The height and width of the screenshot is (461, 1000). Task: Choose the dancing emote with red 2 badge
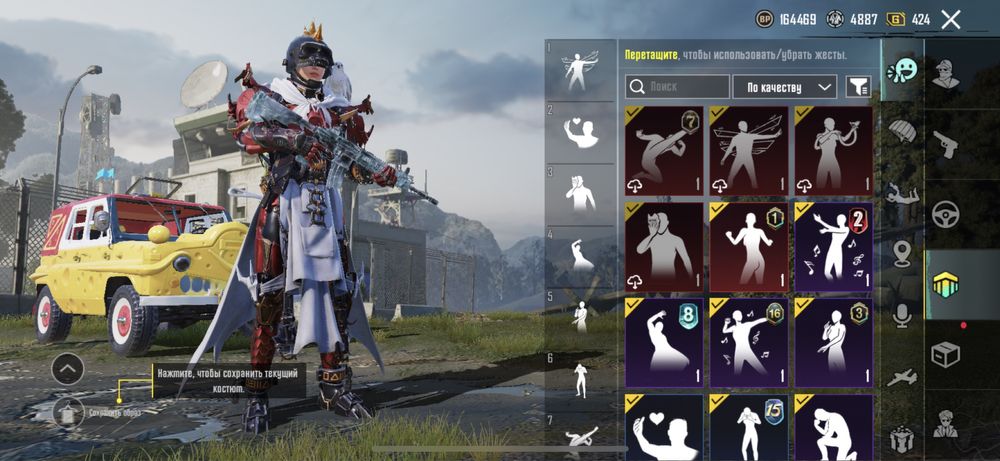[834, 247]
